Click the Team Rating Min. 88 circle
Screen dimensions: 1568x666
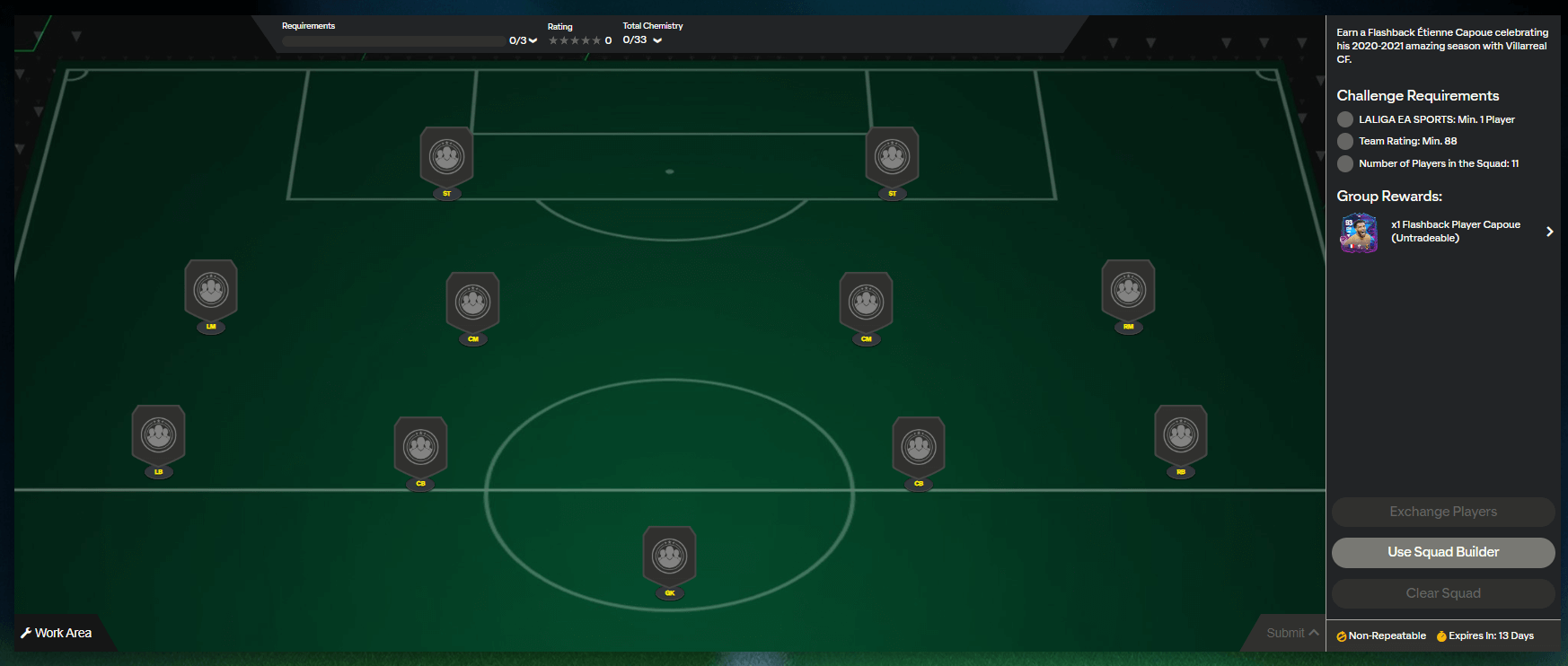click(x=1344, y=141)
